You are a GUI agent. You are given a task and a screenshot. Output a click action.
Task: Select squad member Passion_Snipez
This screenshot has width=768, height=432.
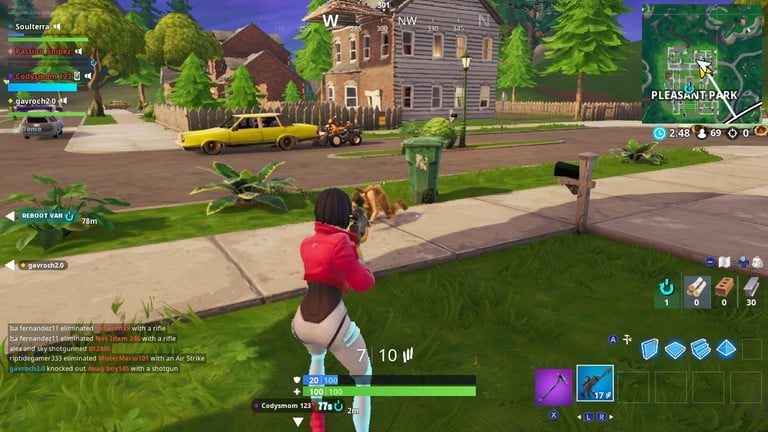(42, 51)
